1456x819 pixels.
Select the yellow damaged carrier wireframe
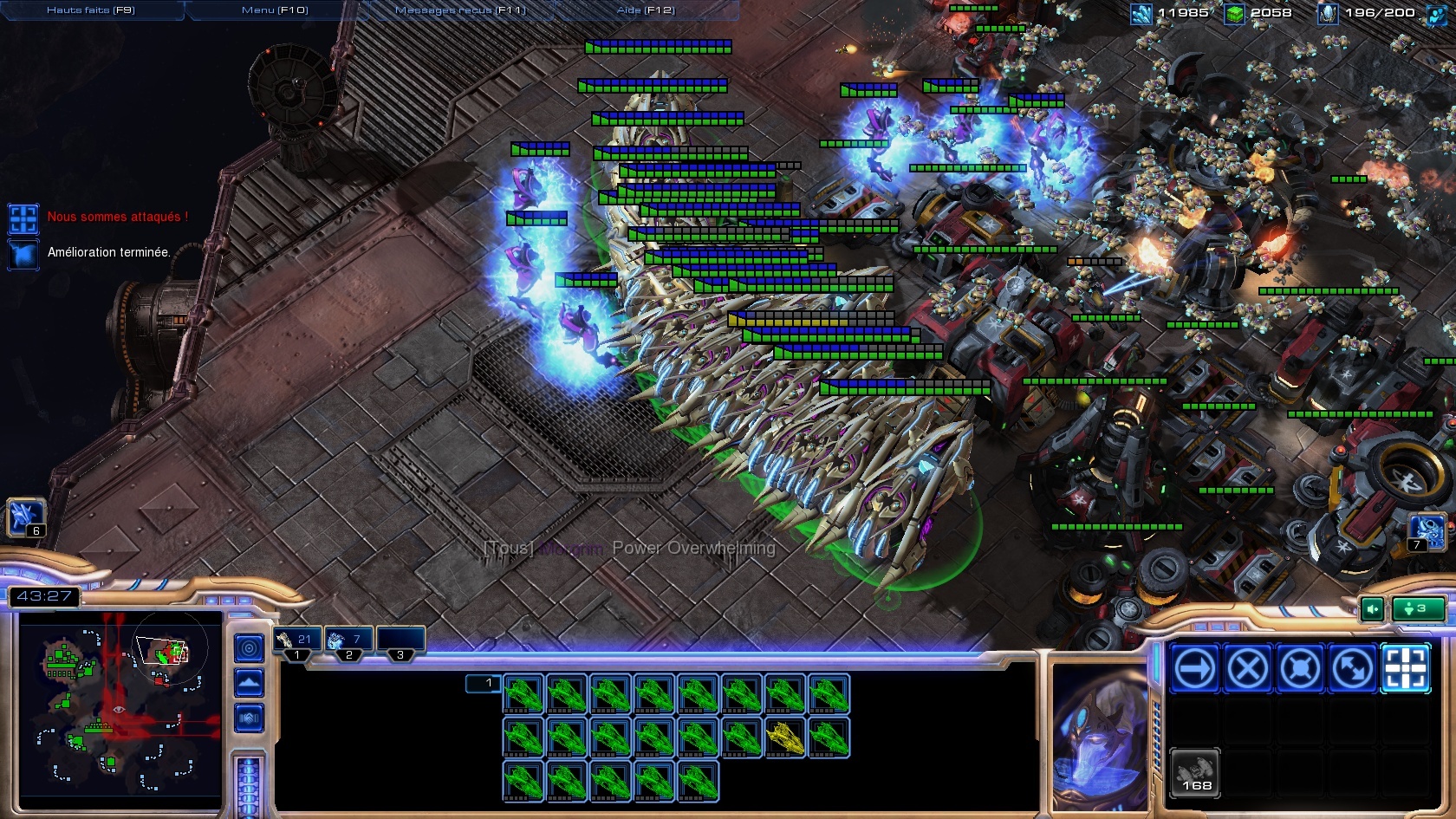point(785,738)
